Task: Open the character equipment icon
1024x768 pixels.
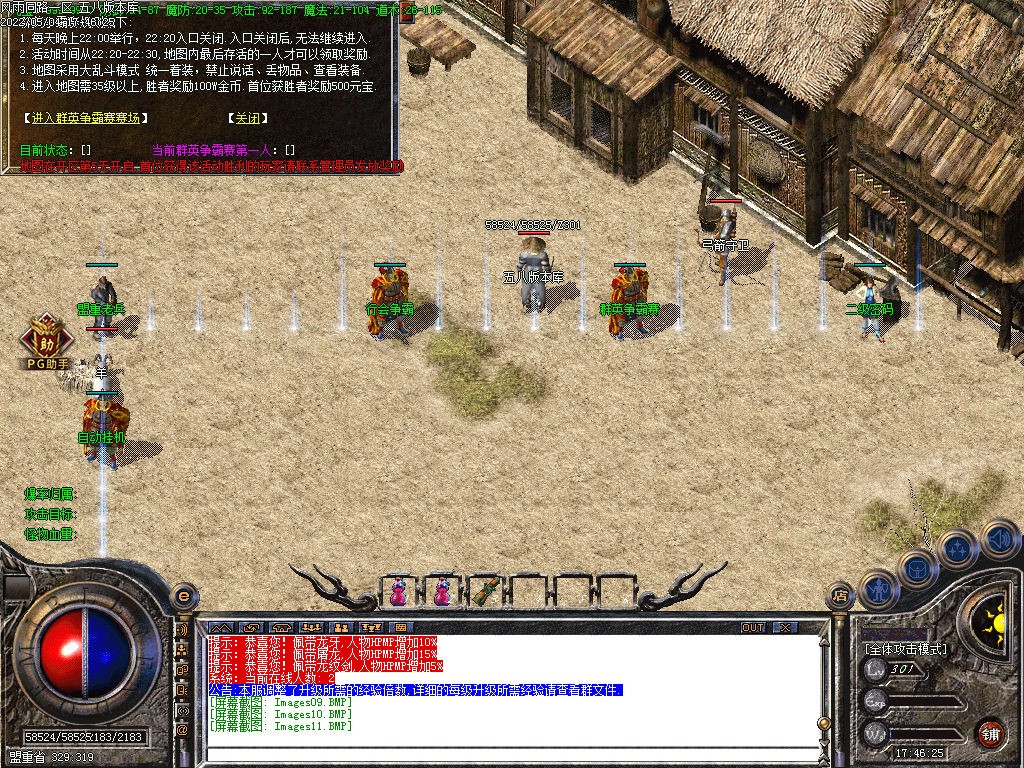Action: 877,590
